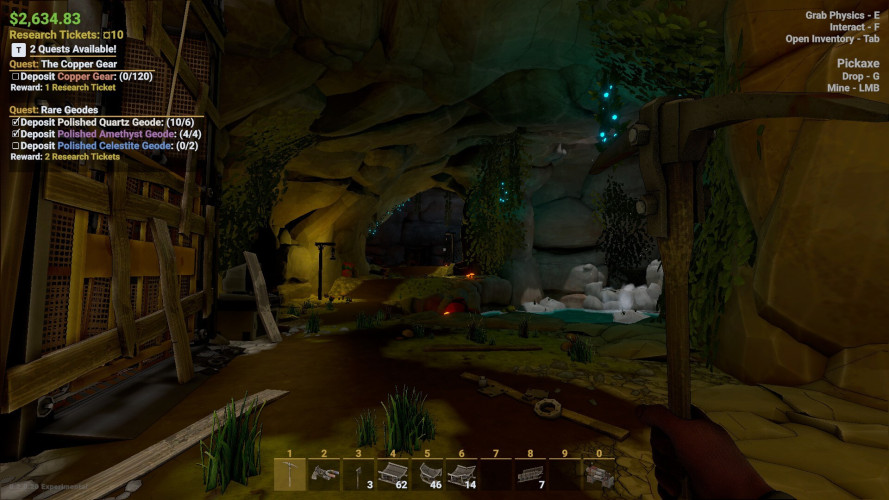Select the hotbar stack of 14
This screenshot has height=500, width=889.
pos(461,474)
